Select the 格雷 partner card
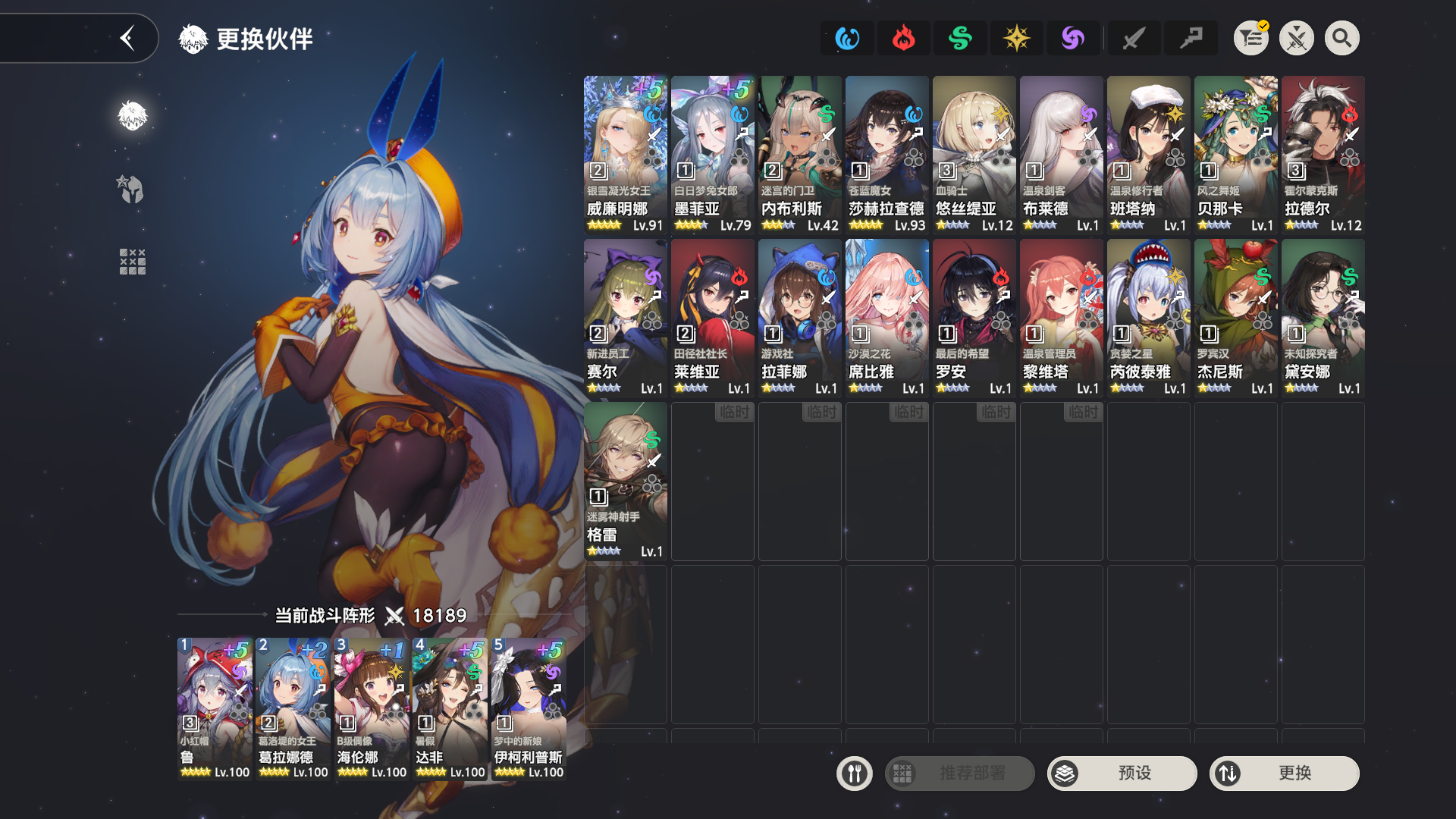1456x819 pixels. click(625, 481)
